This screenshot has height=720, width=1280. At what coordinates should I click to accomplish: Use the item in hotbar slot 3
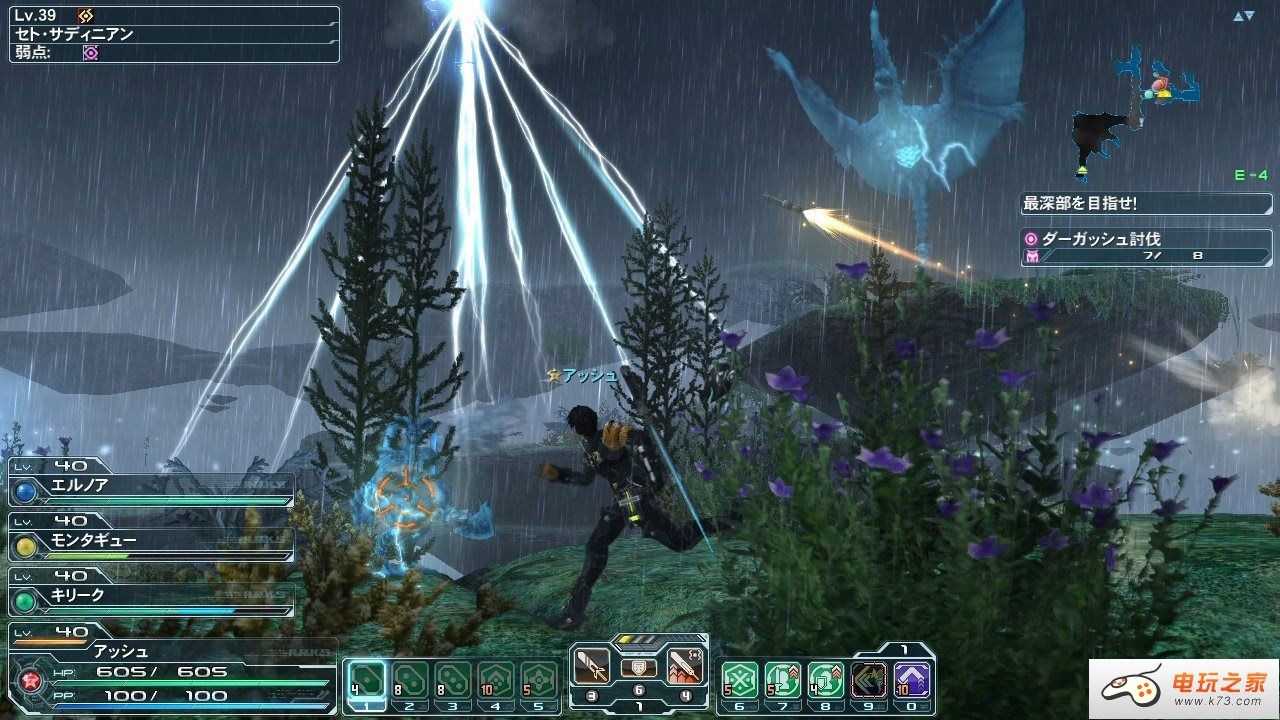(x=453, y=680)
